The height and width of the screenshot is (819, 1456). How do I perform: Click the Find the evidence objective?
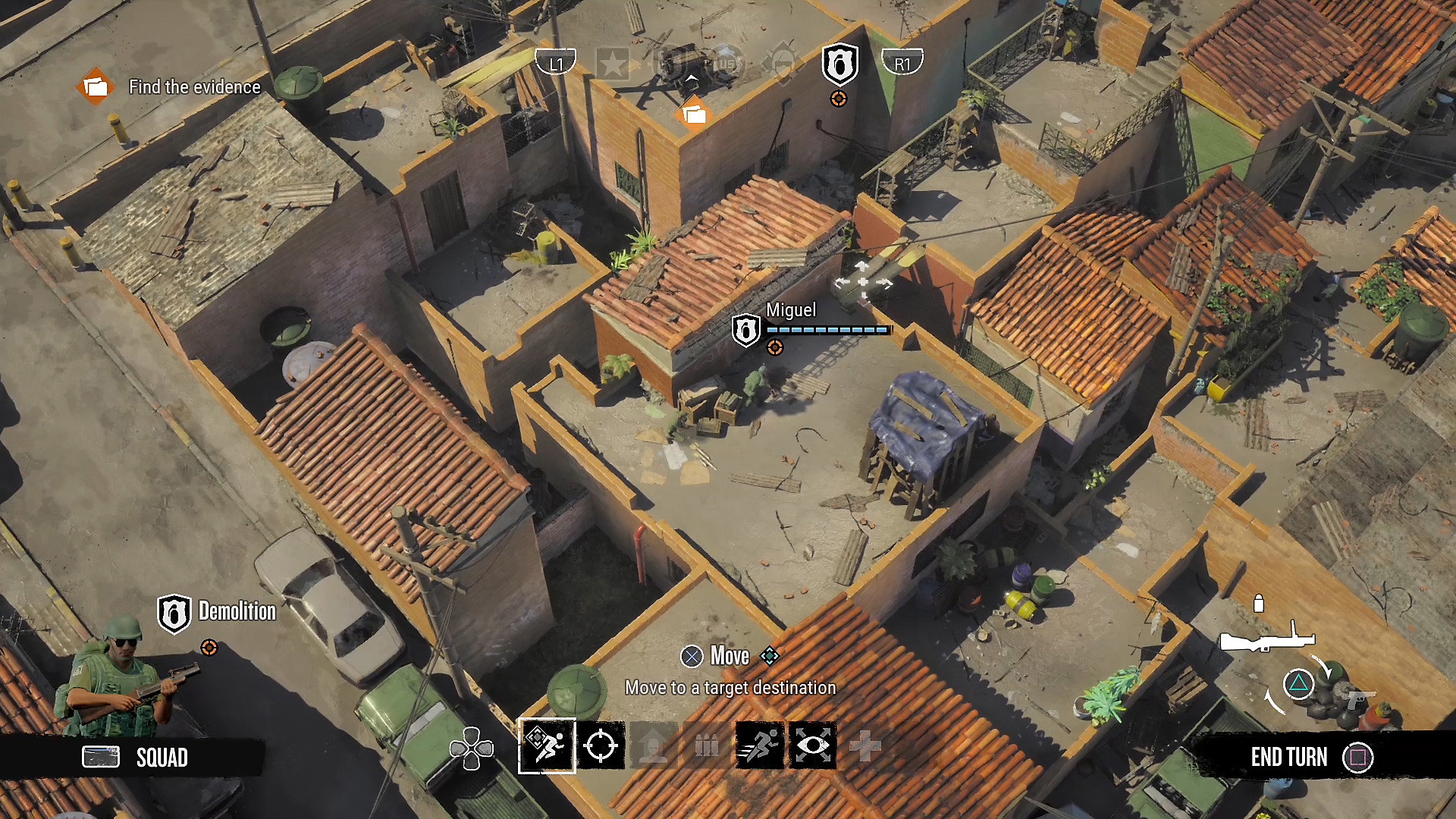click(194, 87)
